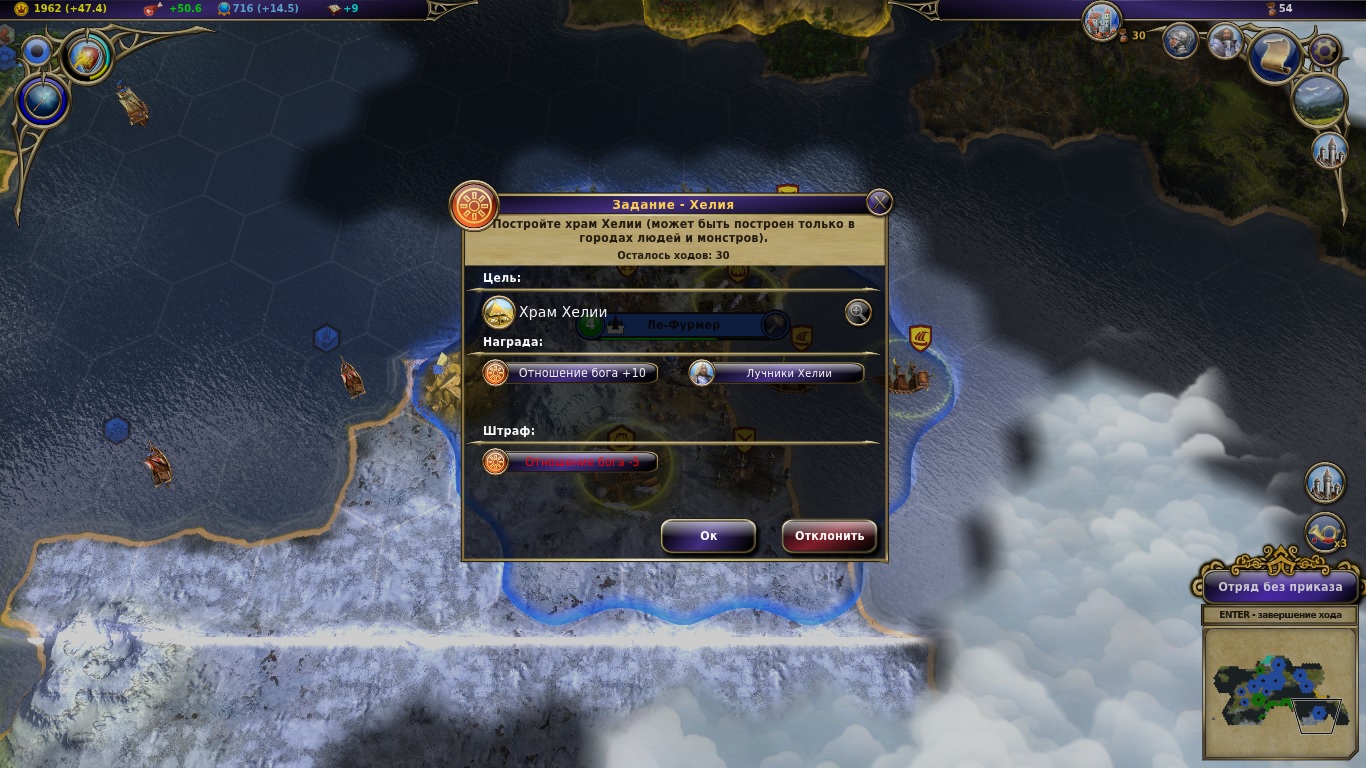Click the red-roofed castle icon in top bar
Image resolution: width=1366 pixels, height=768 pixels.
tap(1101, 21)
